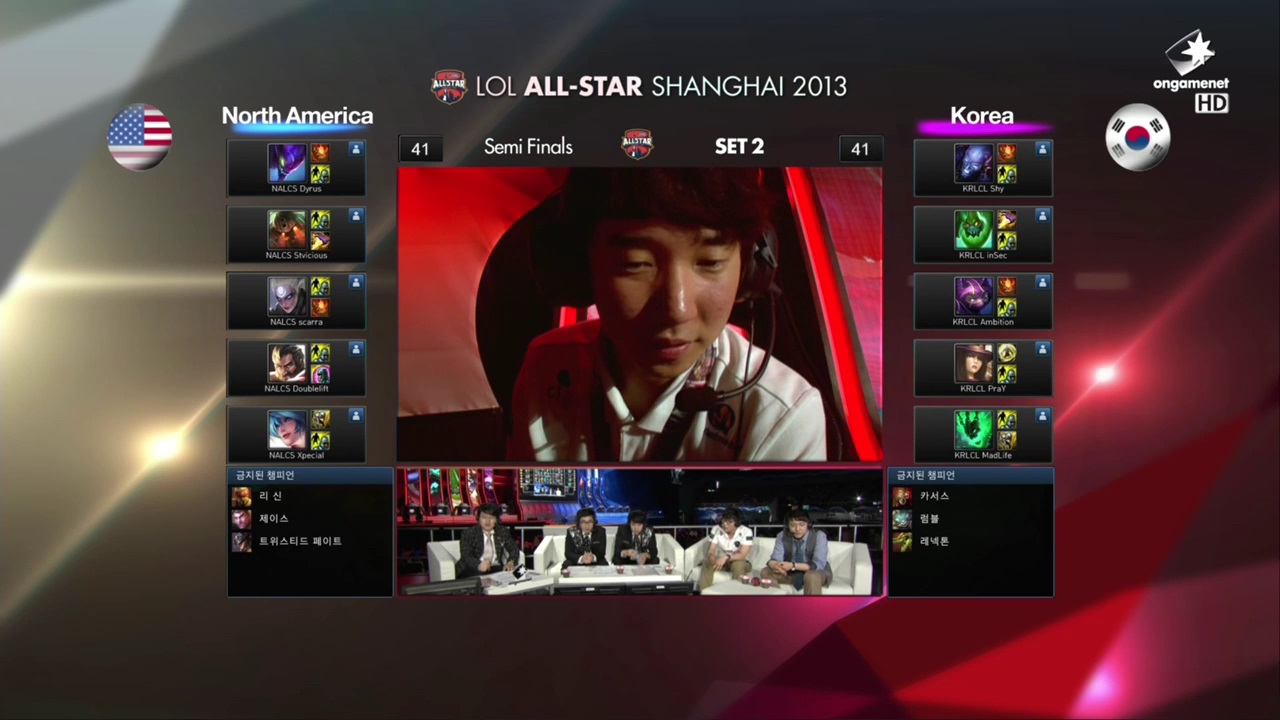Screen dimensions: 1280x720
Task: Click the casters' desk camera thumbnail
Action: click(x=640, y=532)
